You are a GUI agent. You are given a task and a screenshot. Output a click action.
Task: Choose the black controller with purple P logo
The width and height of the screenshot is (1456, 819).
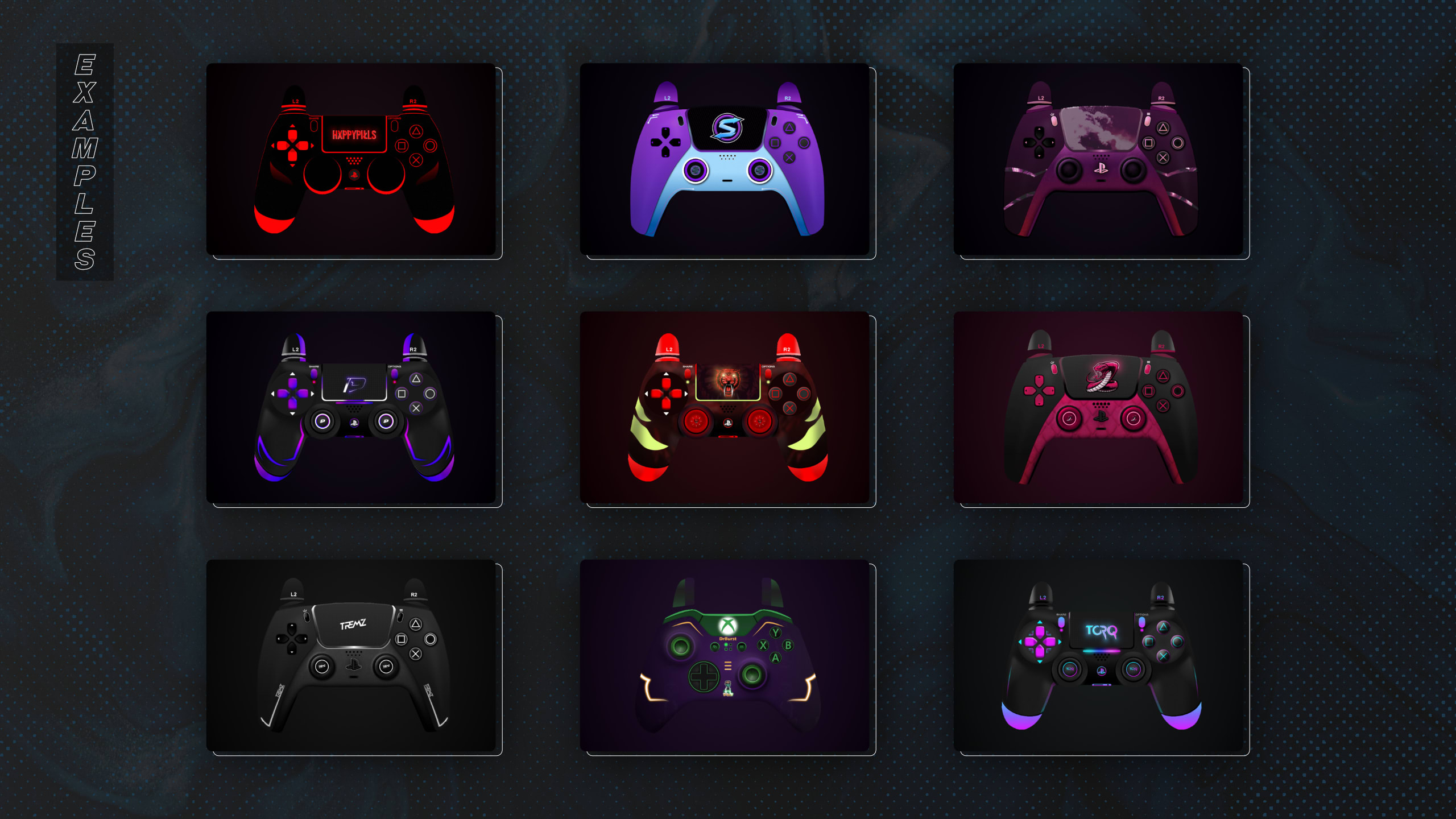tap(351, 407)
